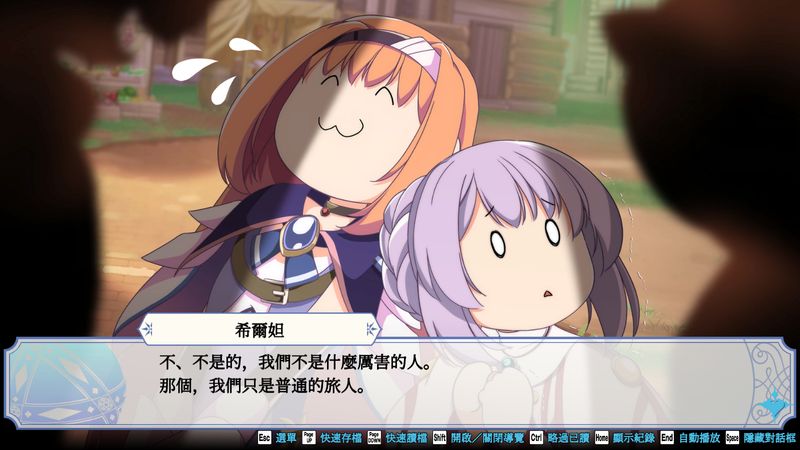Activate 略過已讀 to skip read text
Screen dimensions: 800x450
[567, 438]
